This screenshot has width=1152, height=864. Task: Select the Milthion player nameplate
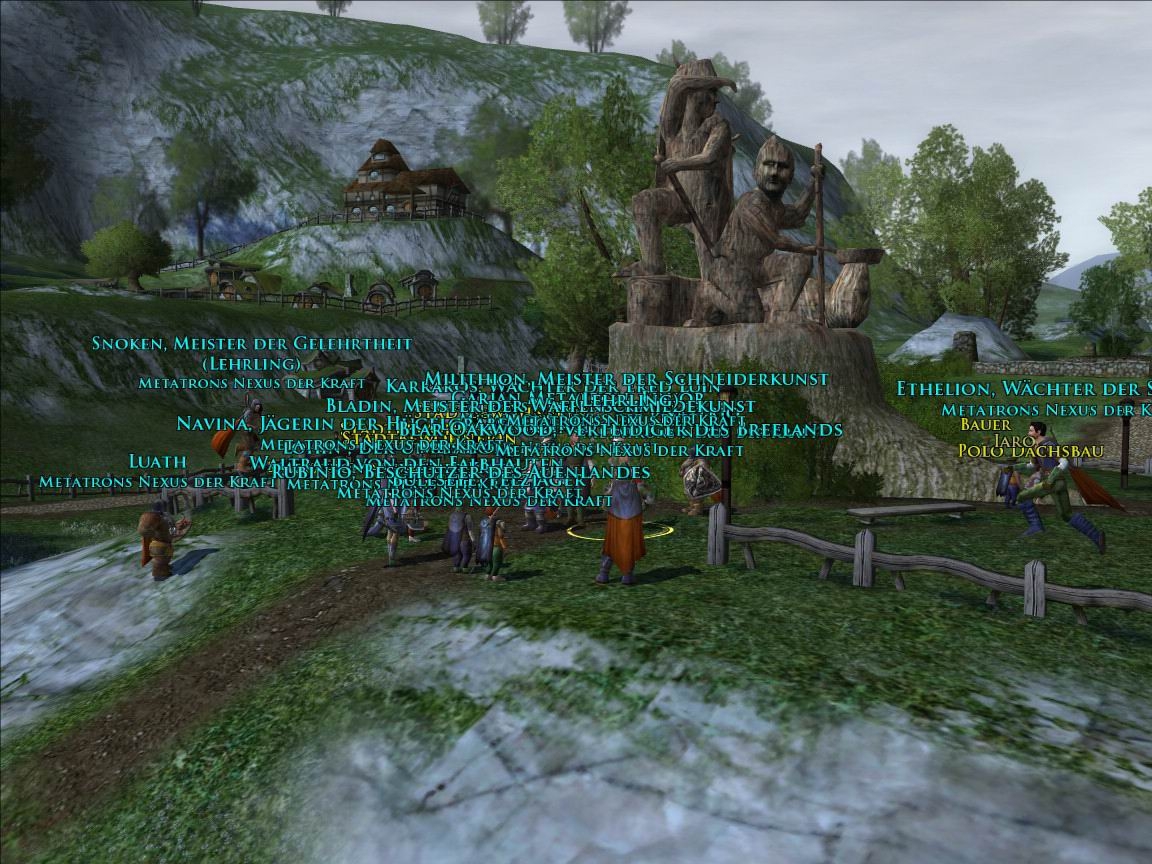(x=626, y=379)
